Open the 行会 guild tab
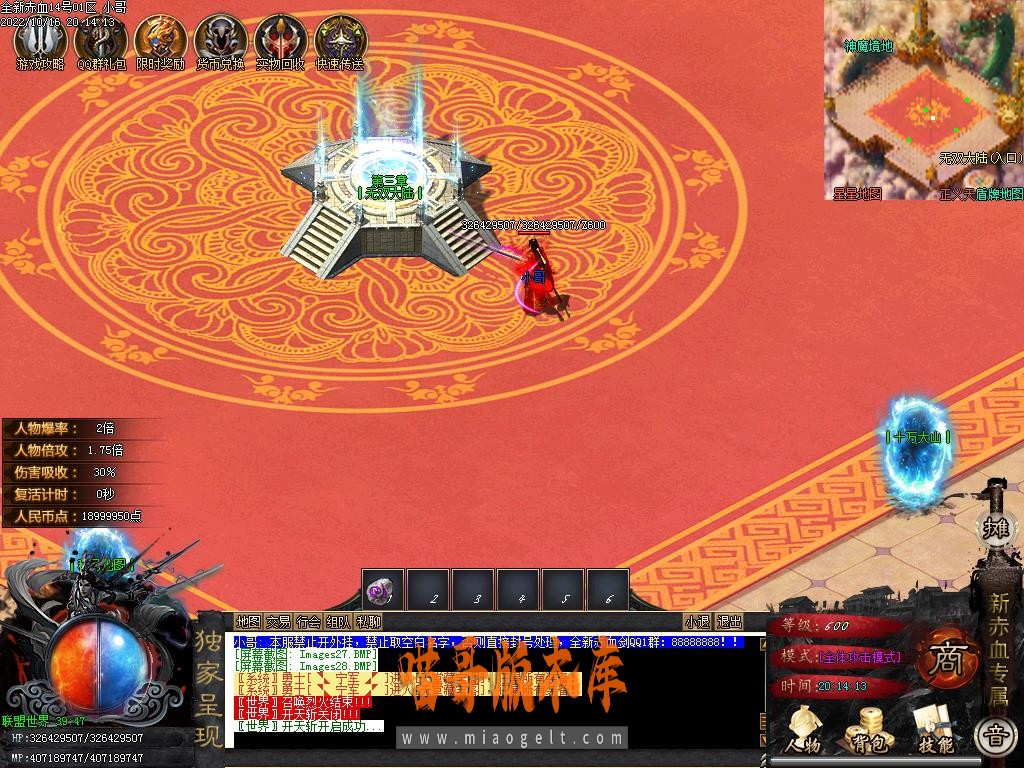Image resolution: width=1024 pixels, height=768 pixels. click(x=308, y=622)
